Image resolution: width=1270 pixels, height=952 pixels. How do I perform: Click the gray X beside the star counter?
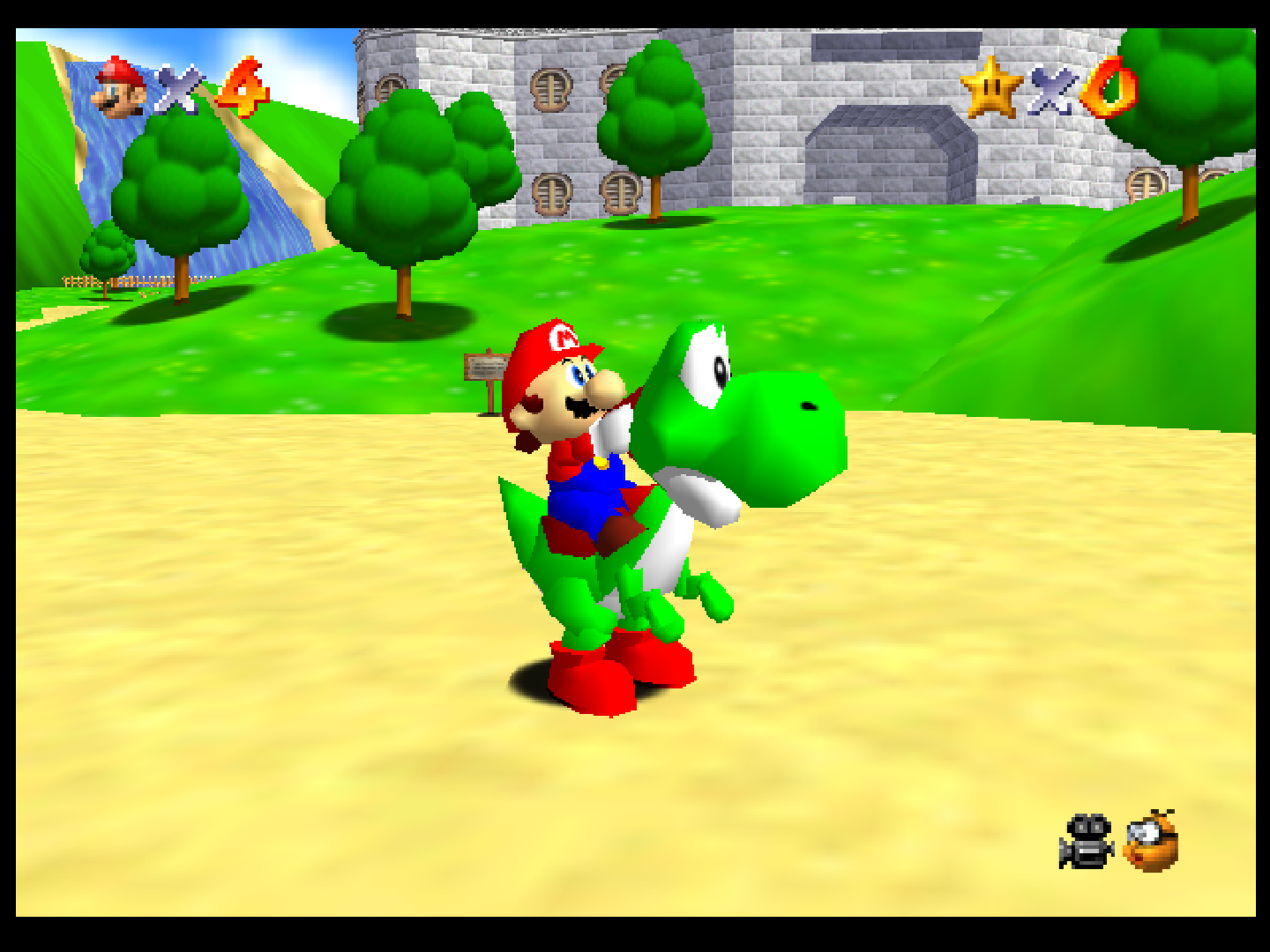1052,90
